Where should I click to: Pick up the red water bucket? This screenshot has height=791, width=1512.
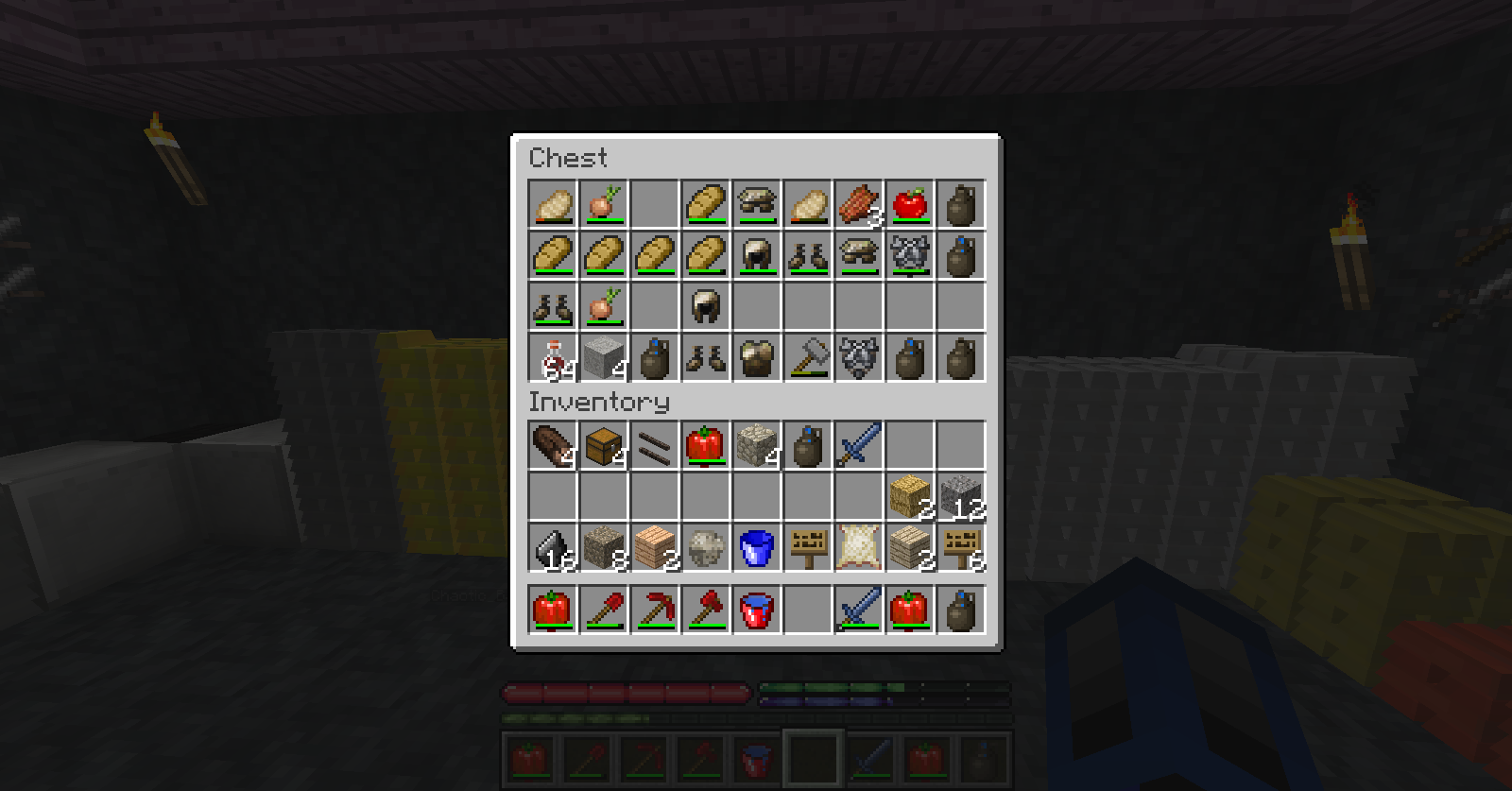tap(756, 610)
